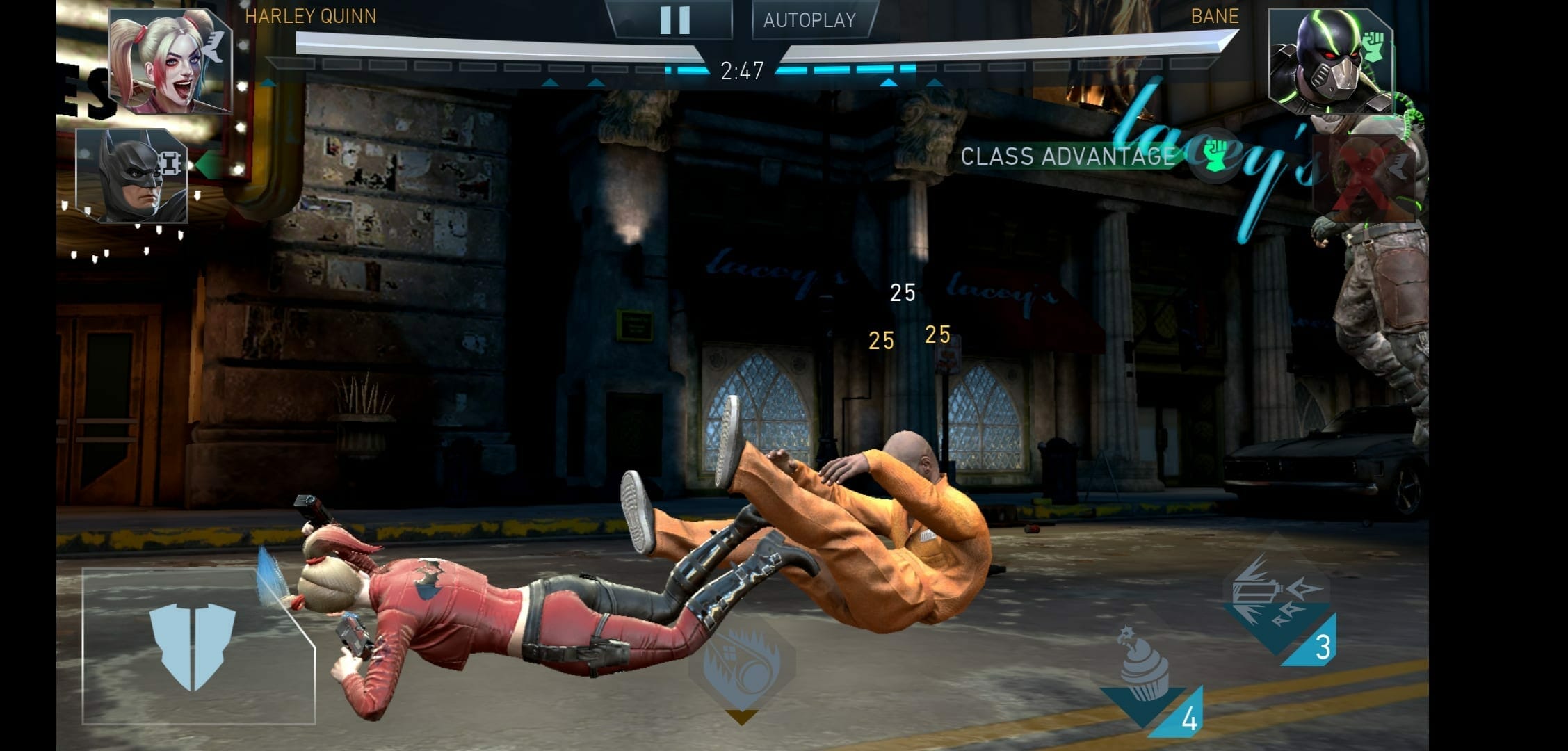
Task: Tap Harley Quinn's character portrait
Action: (x=170, y=61)
